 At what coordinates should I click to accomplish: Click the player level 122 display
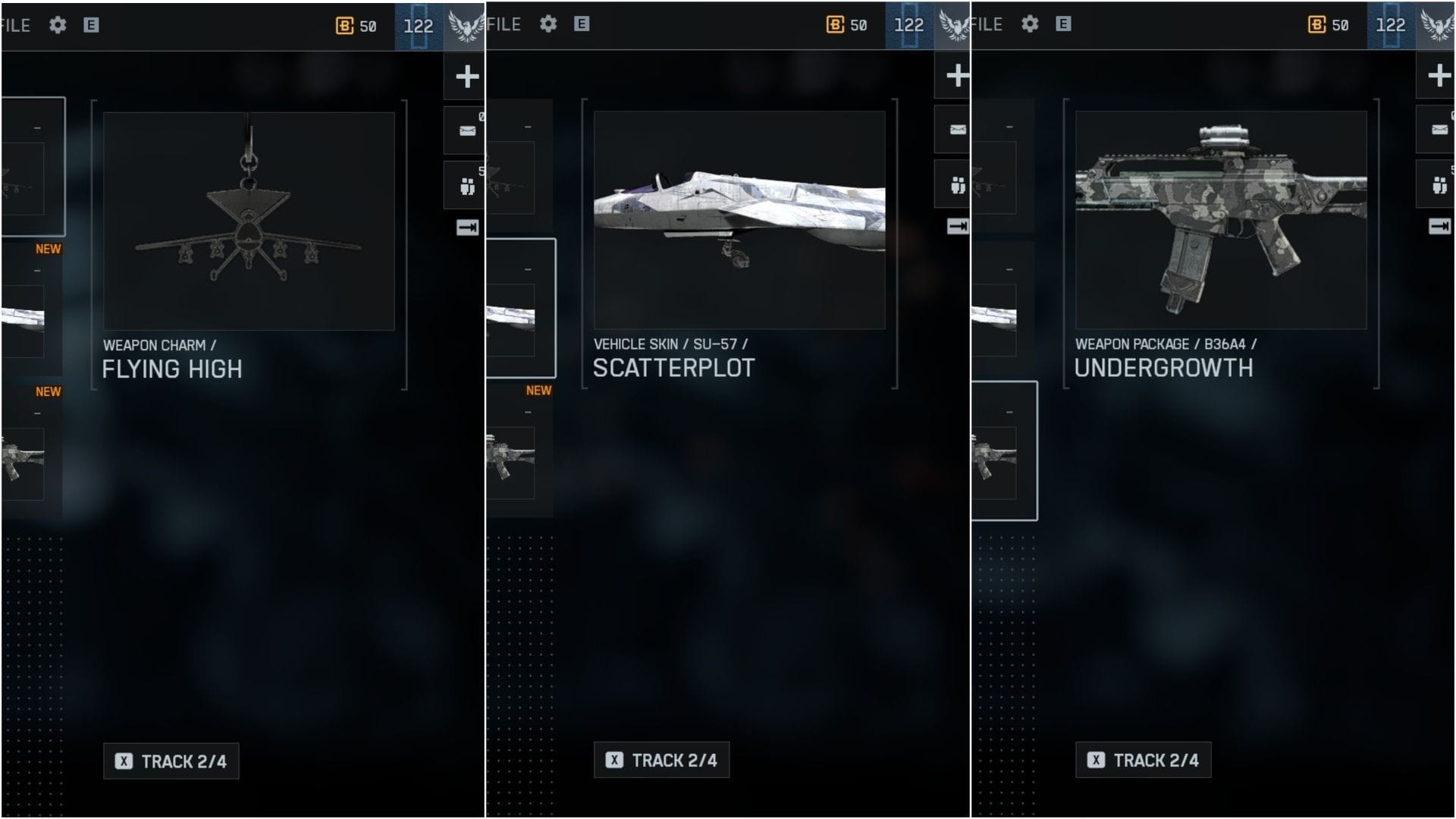click(x=419, y=24)
